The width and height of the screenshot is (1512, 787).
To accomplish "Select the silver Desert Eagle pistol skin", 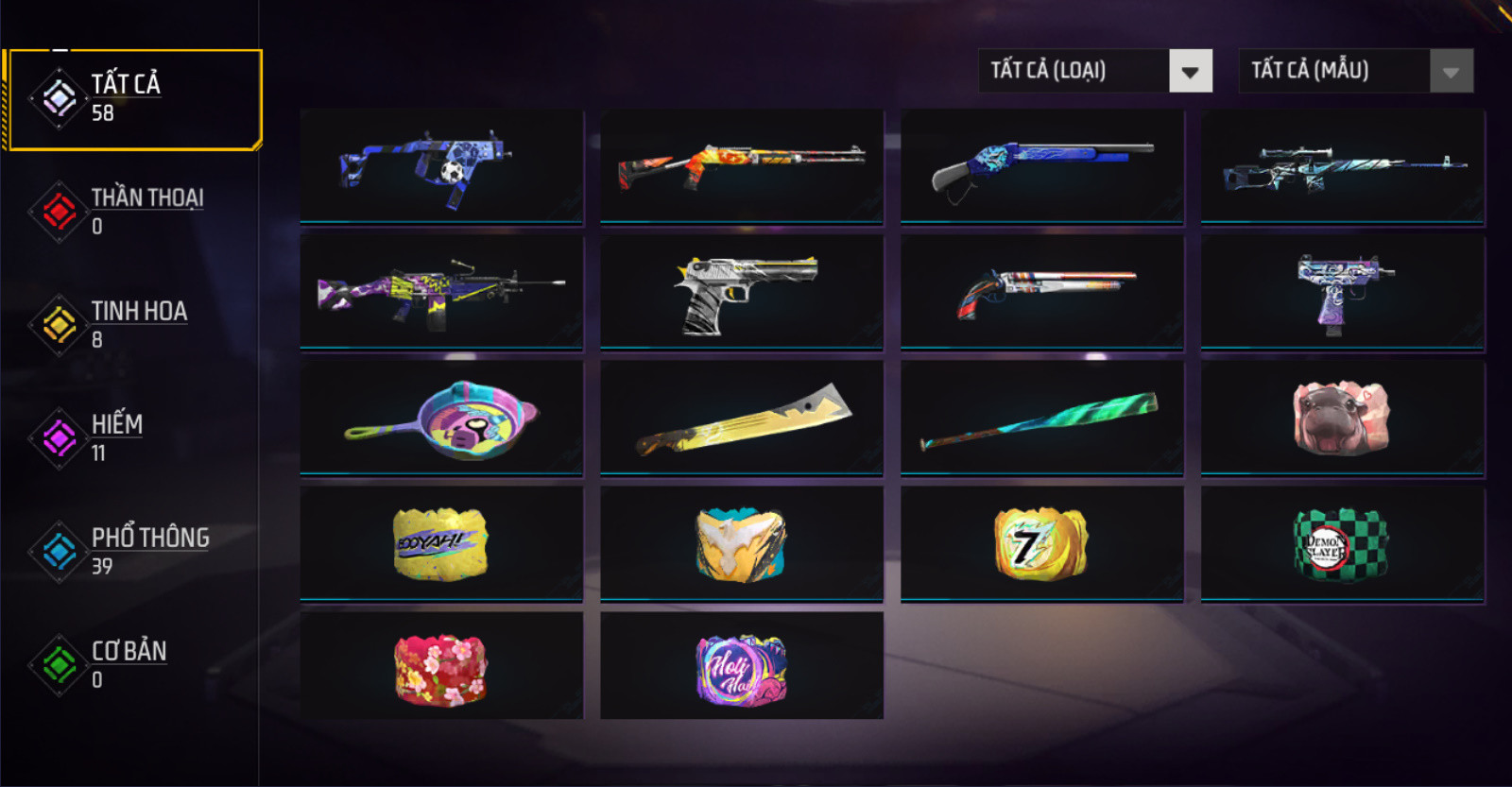I will coord(742,293).
